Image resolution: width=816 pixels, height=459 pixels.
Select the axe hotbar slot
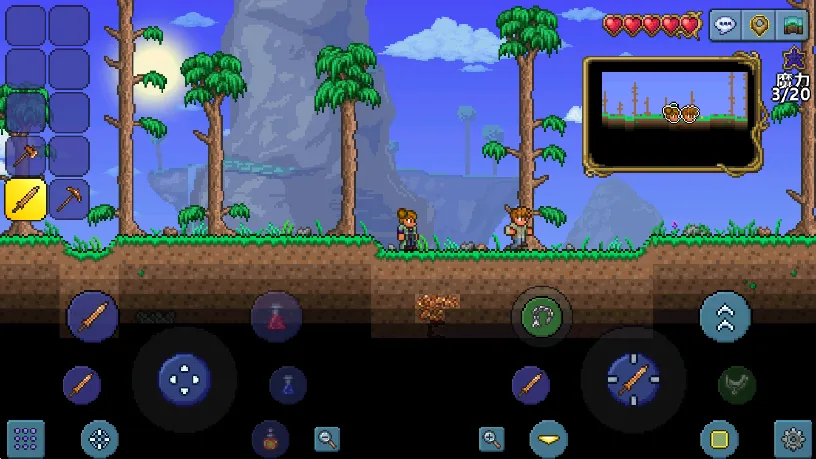pyautogui.click(x=25, y=156)
